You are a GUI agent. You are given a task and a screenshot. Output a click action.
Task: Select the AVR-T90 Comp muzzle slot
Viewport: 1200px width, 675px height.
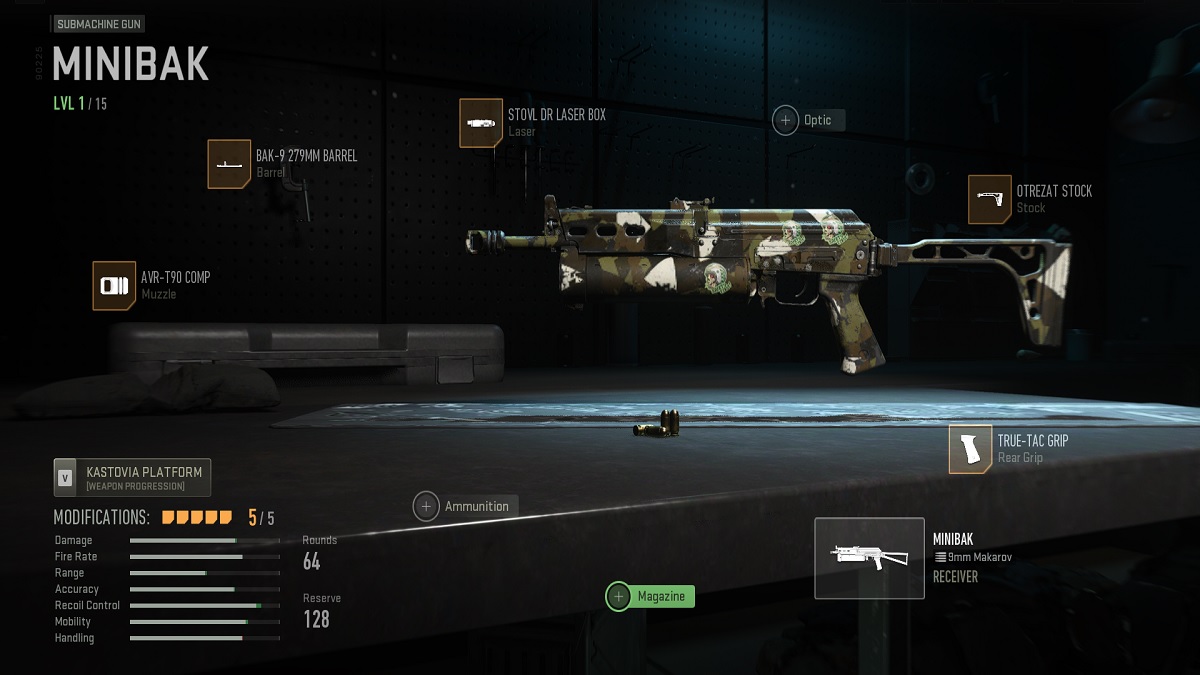[114, 286]
